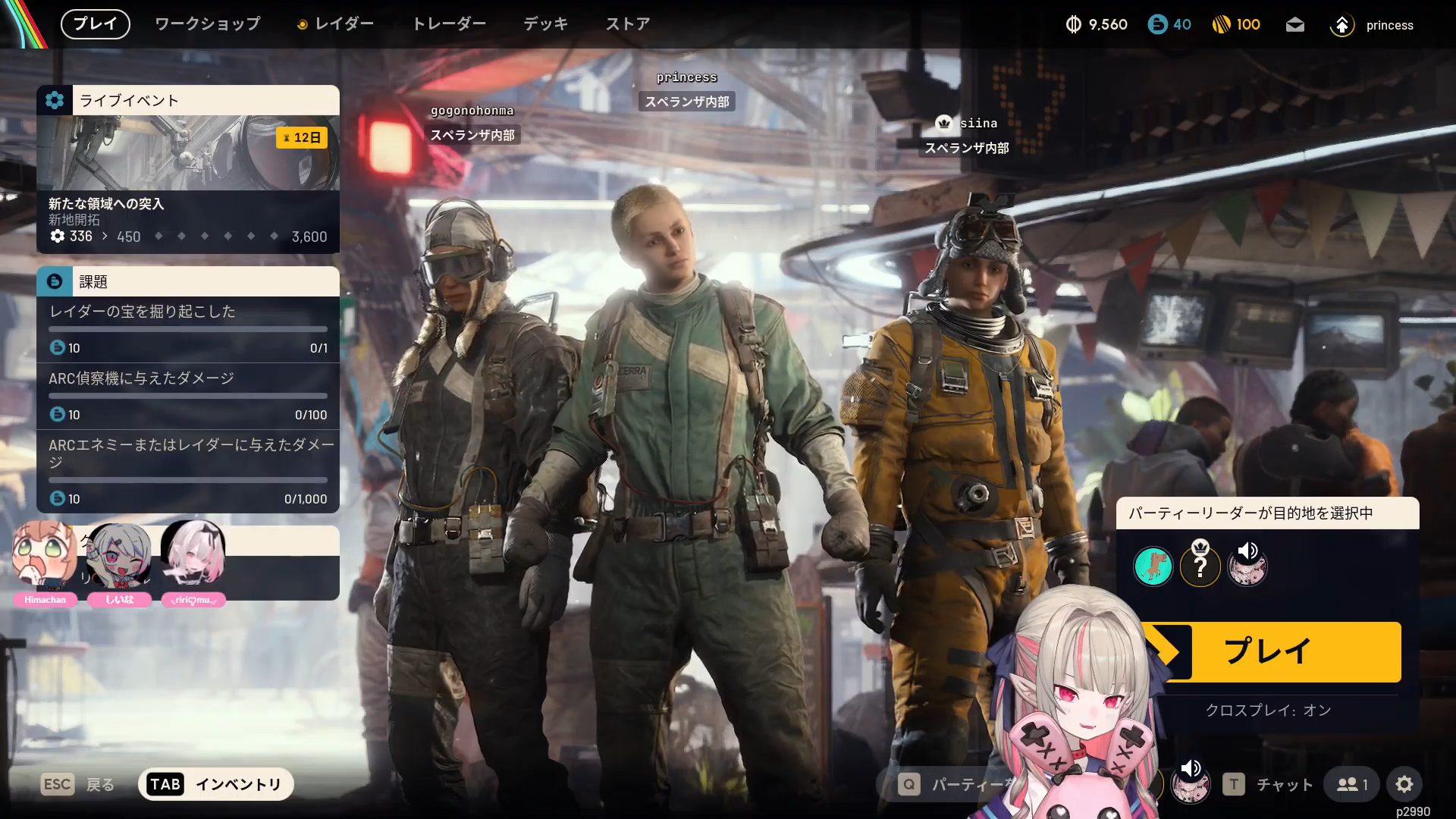View the レイダーの宝を掘り起こした challenge
1456x819 pixels.
(188, 329)
